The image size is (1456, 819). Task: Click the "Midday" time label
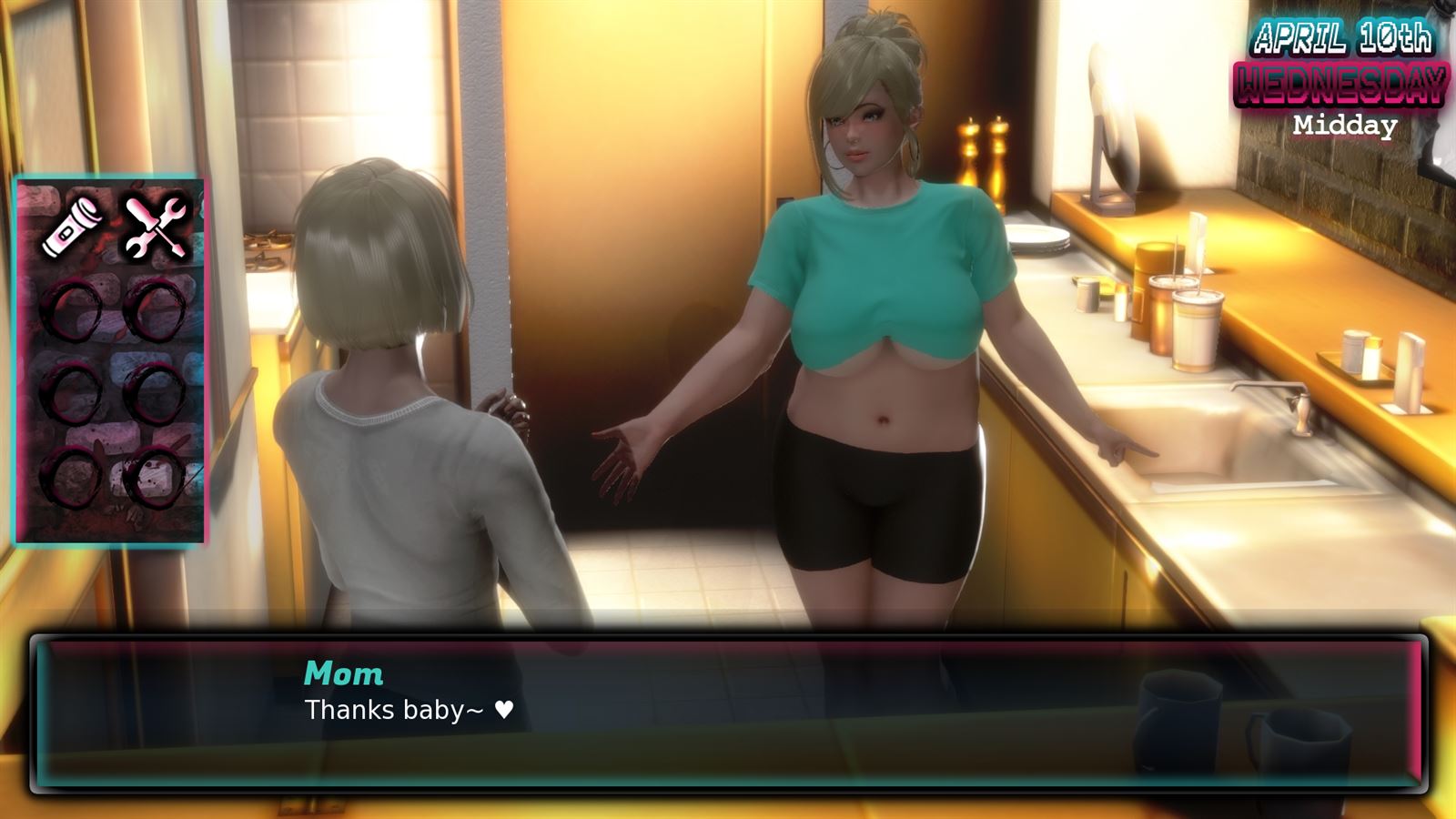click(1345, 126)
